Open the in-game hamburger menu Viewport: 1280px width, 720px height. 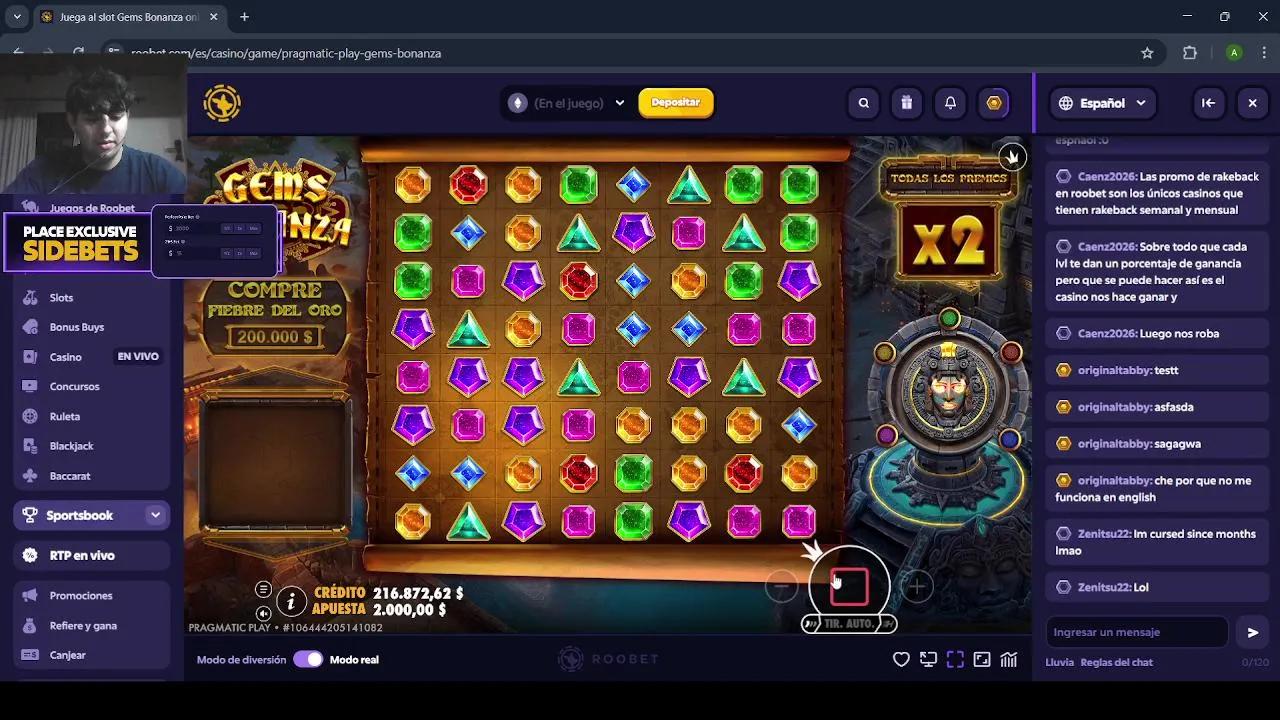(263, 589)
